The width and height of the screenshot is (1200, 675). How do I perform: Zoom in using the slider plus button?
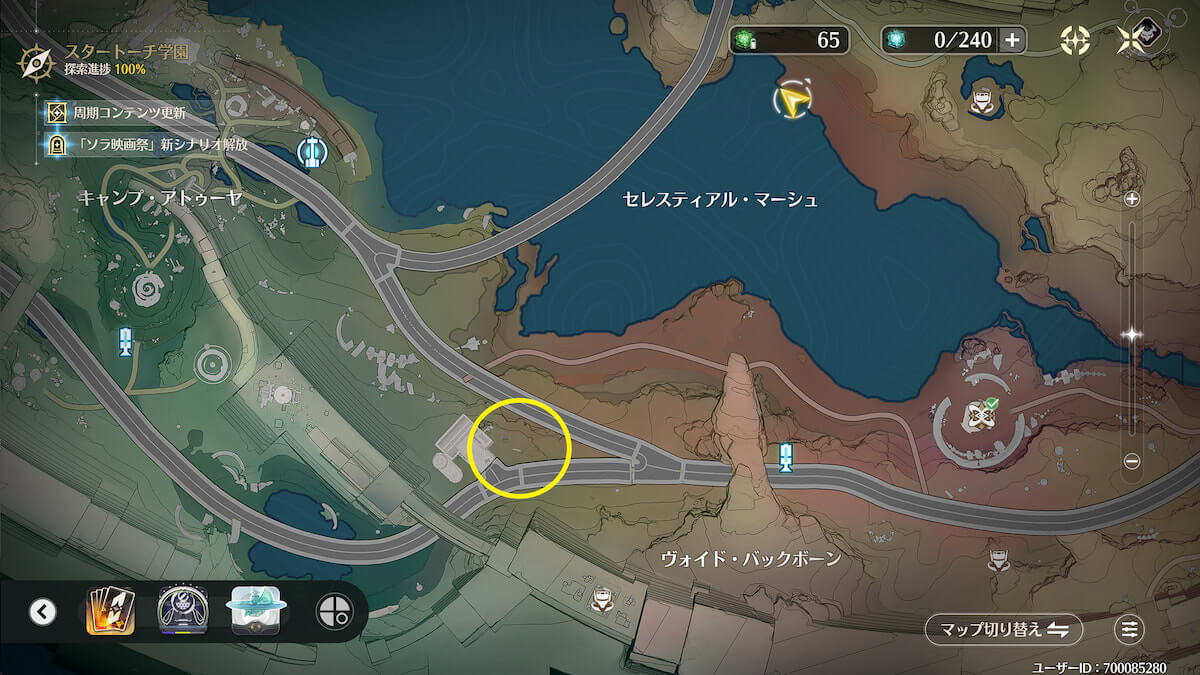tap(1132, 199)
